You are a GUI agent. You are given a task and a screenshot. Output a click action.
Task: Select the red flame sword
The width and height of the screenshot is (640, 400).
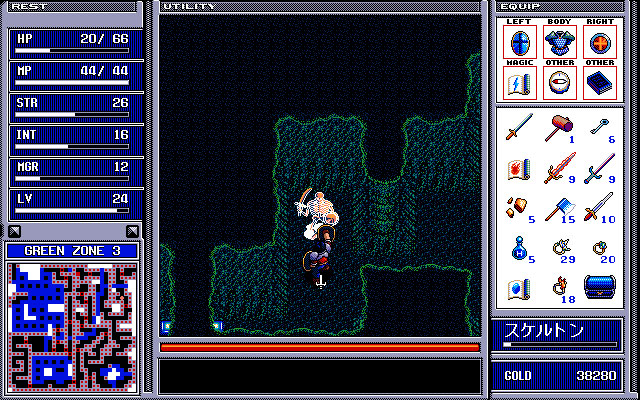pos(558,167)
